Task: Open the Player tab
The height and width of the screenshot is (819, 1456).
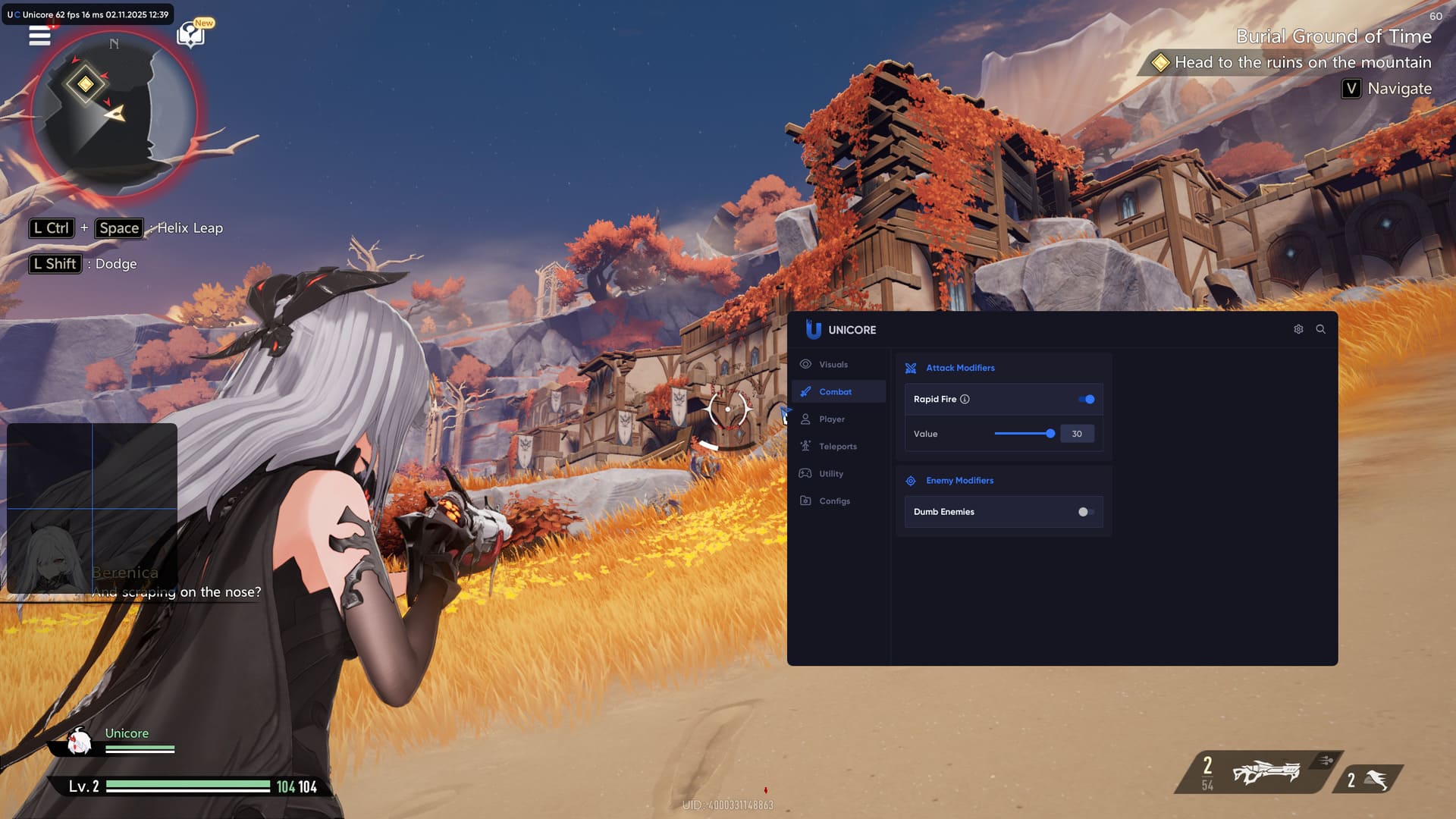Action: click(x=831, y=419)
